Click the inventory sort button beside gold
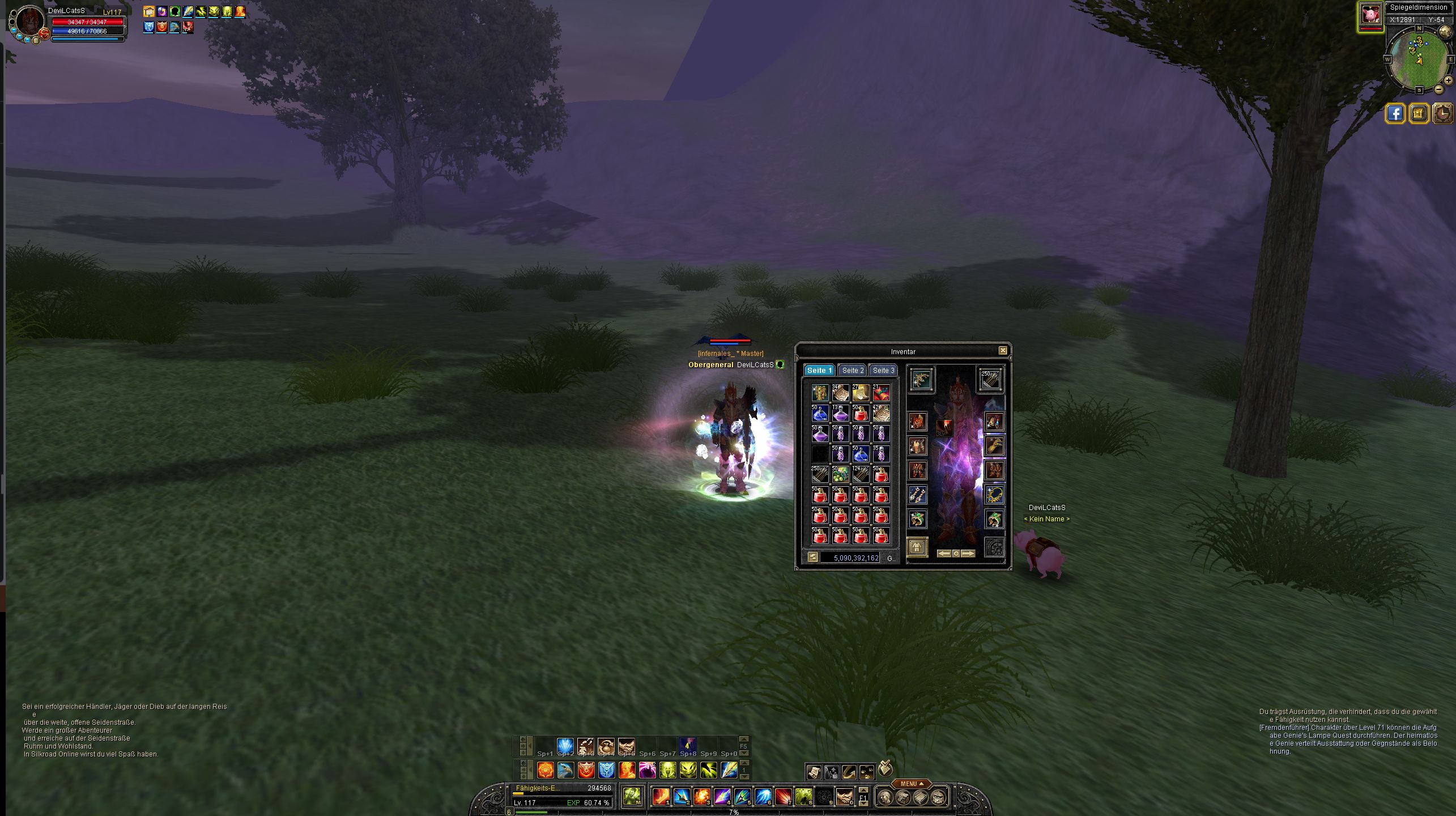 812,558
